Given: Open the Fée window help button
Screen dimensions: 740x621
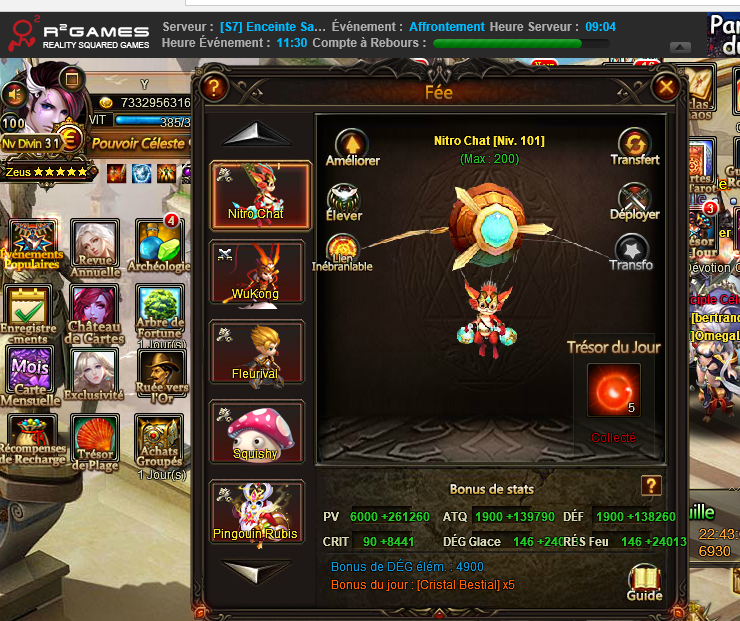Looking at the screenshot, I should [x=213, y=88].
